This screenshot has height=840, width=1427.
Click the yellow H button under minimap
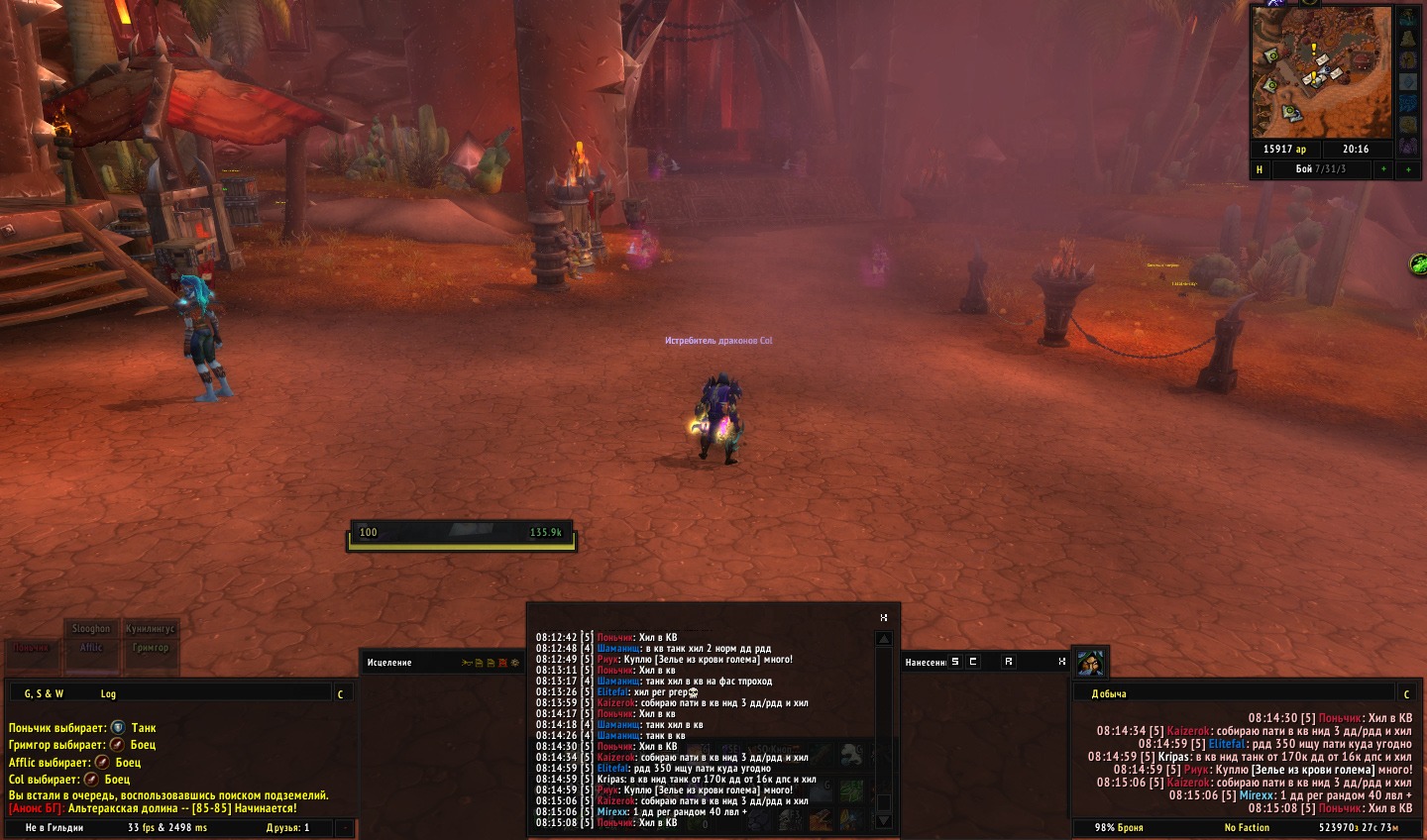coord(1260,169)
